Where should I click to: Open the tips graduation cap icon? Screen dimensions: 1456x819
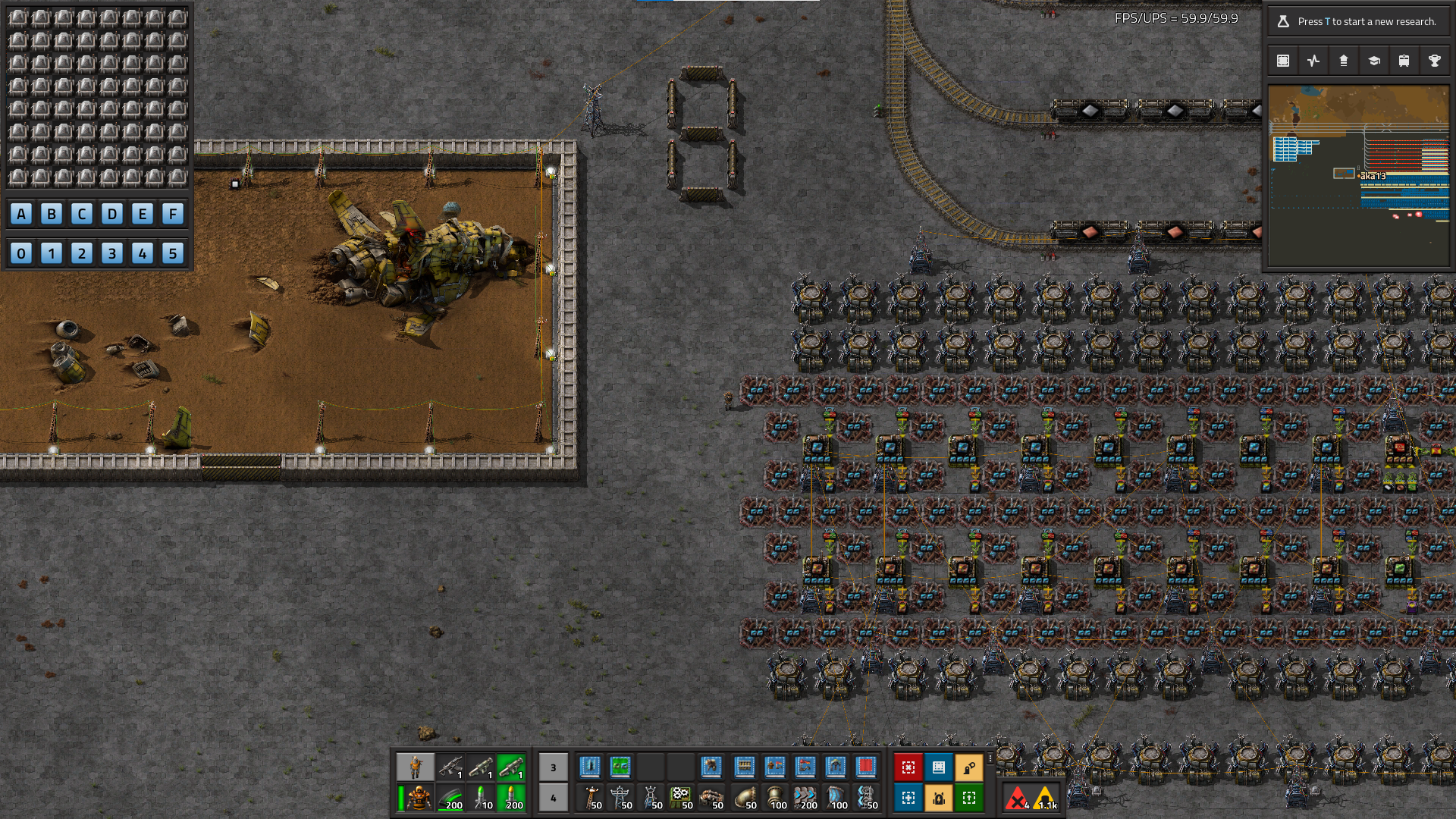pos(1374,61)
